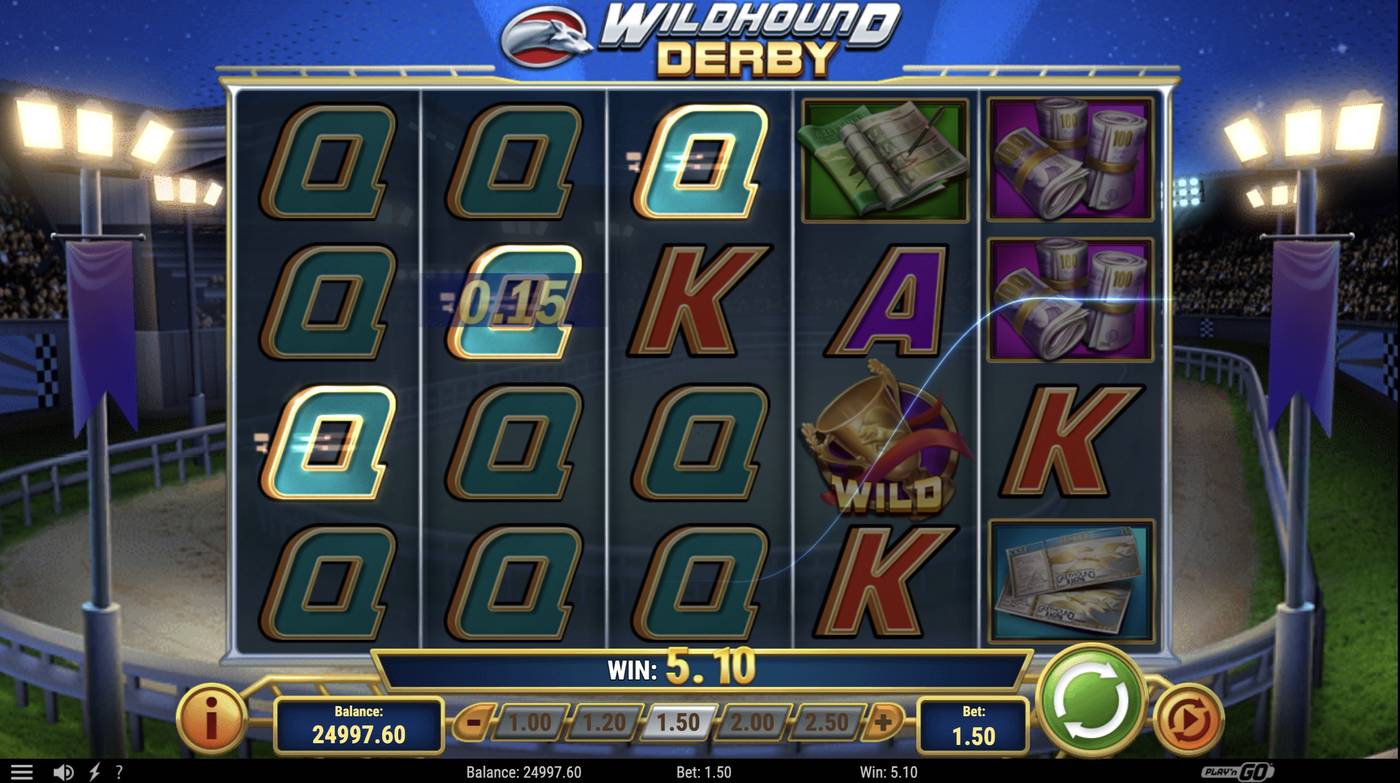Choose the 1.20 bet value
The width and height of the screenshot is (1400, 783).
pos(603,722)
